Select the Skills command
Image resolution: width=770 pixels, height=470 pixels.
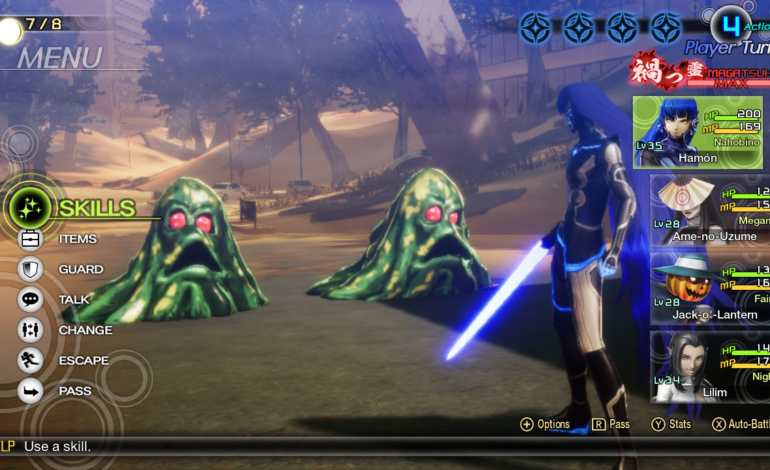[95, 208]
